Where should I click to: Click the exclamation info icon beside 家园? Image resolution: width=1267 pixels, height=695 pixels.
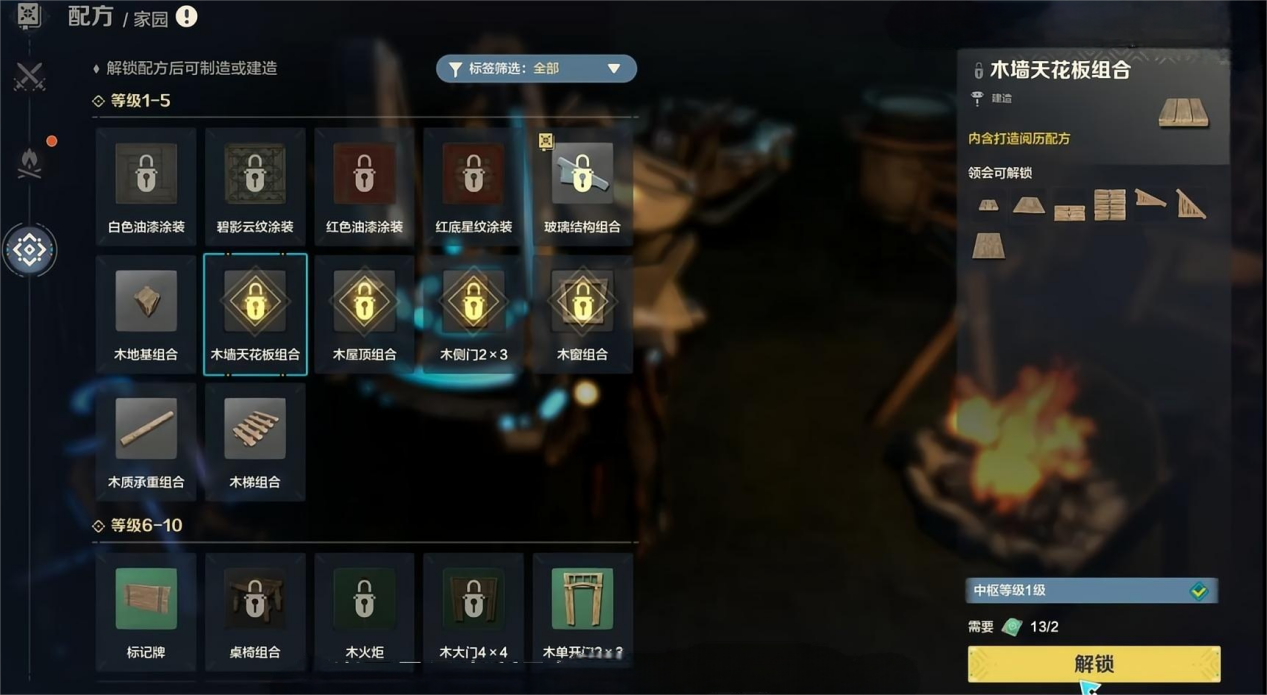point(186,17)
